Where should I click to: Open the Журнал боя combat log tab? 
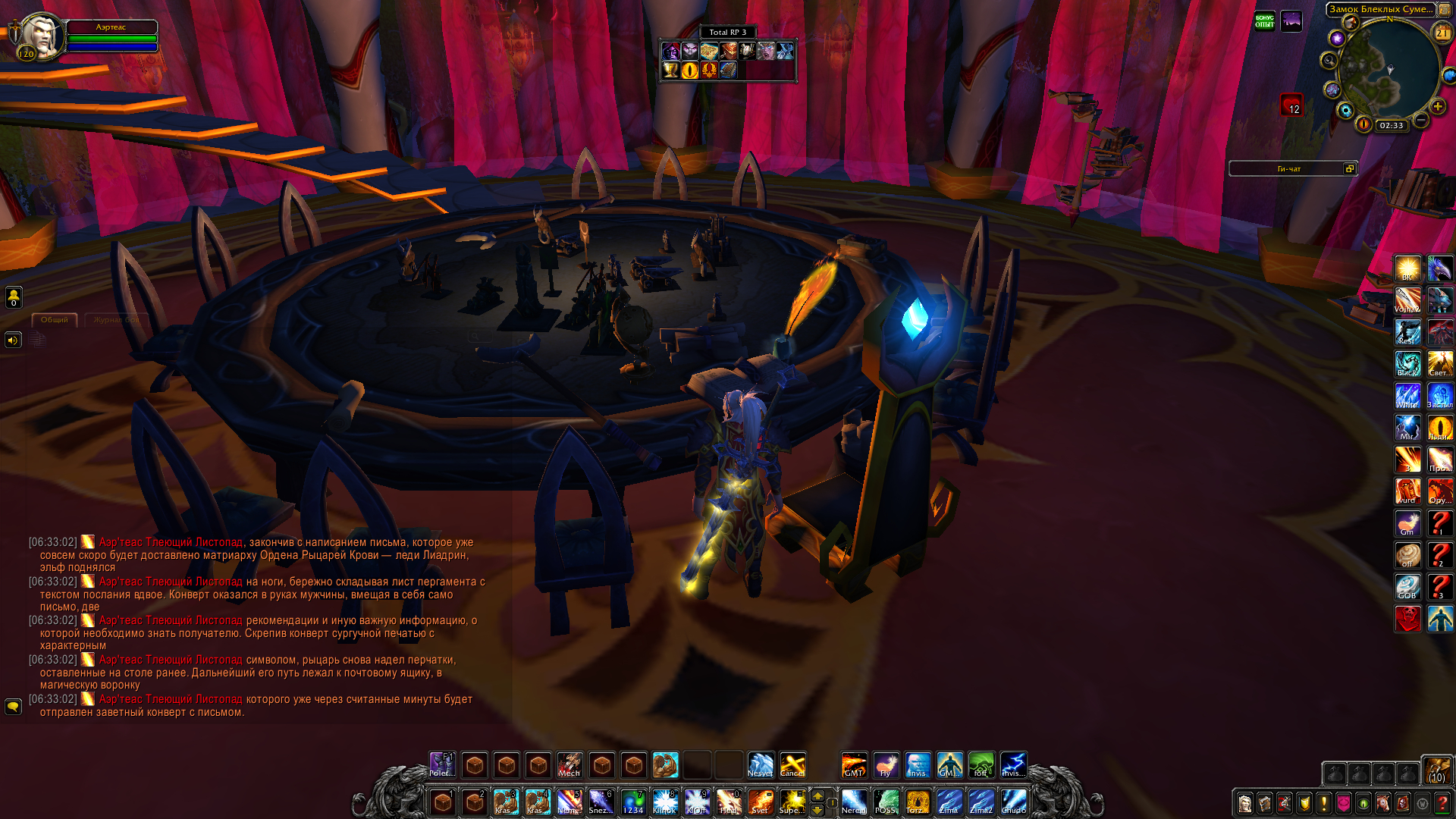[116, 320]
